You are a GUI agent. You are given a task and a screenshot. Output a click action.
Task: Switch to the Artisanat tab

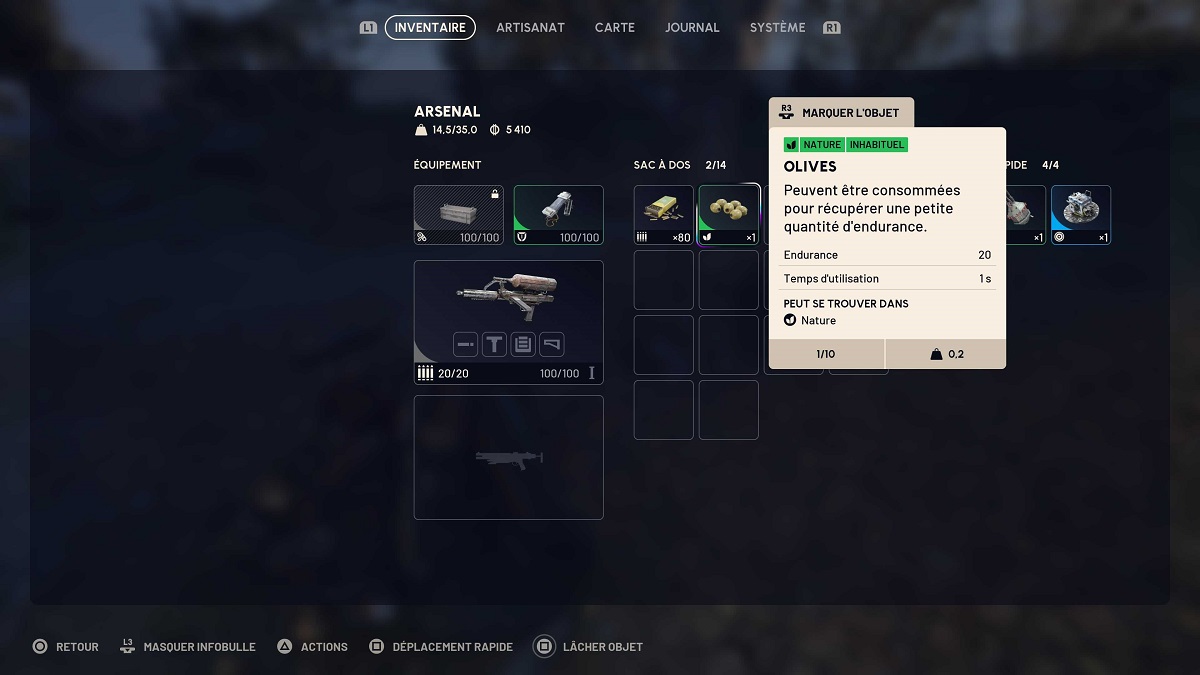(x=530, y=28)
